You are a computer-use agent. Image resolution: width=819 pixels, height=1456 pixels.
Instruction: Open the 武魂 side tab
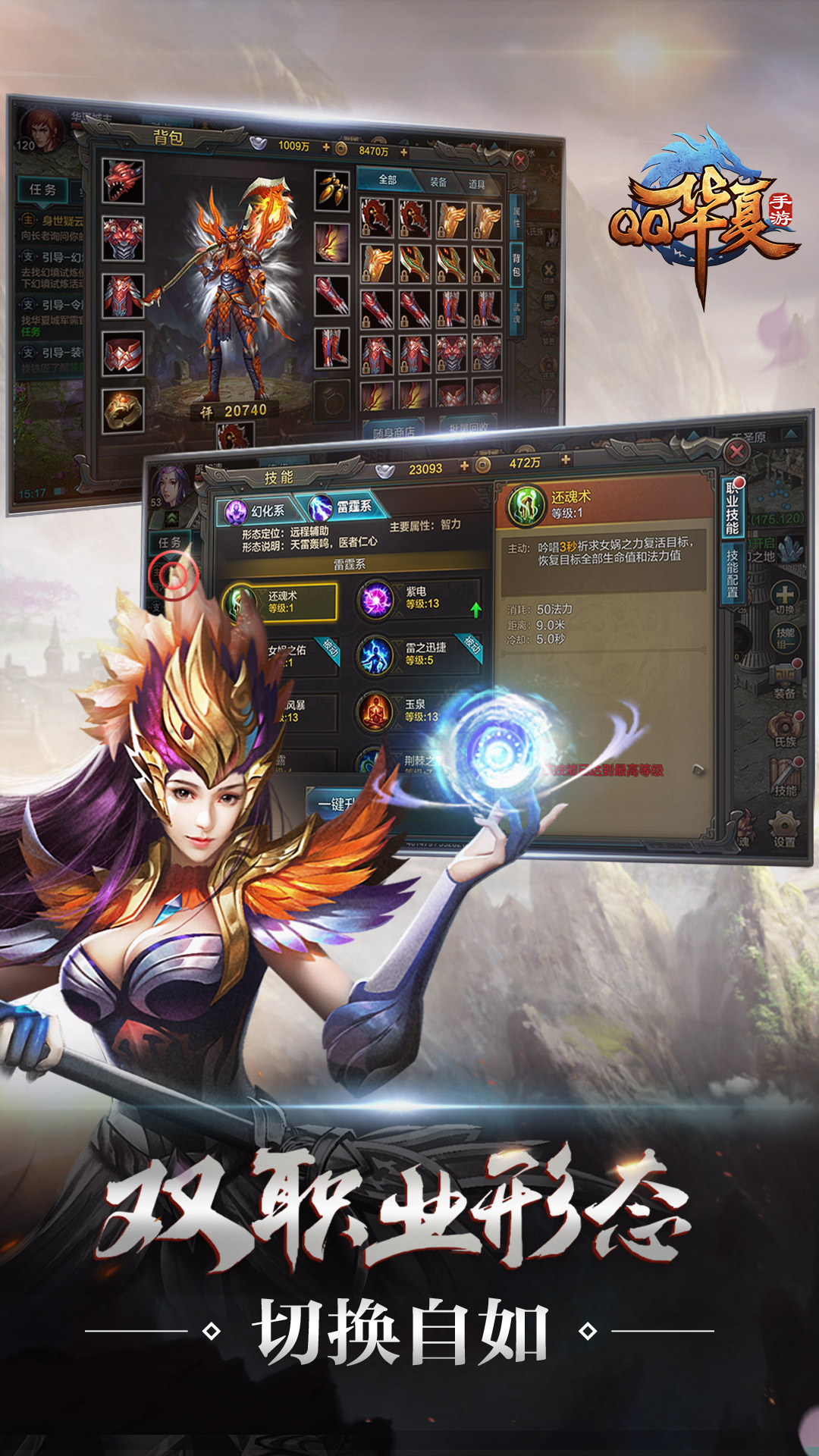point(516,311)
